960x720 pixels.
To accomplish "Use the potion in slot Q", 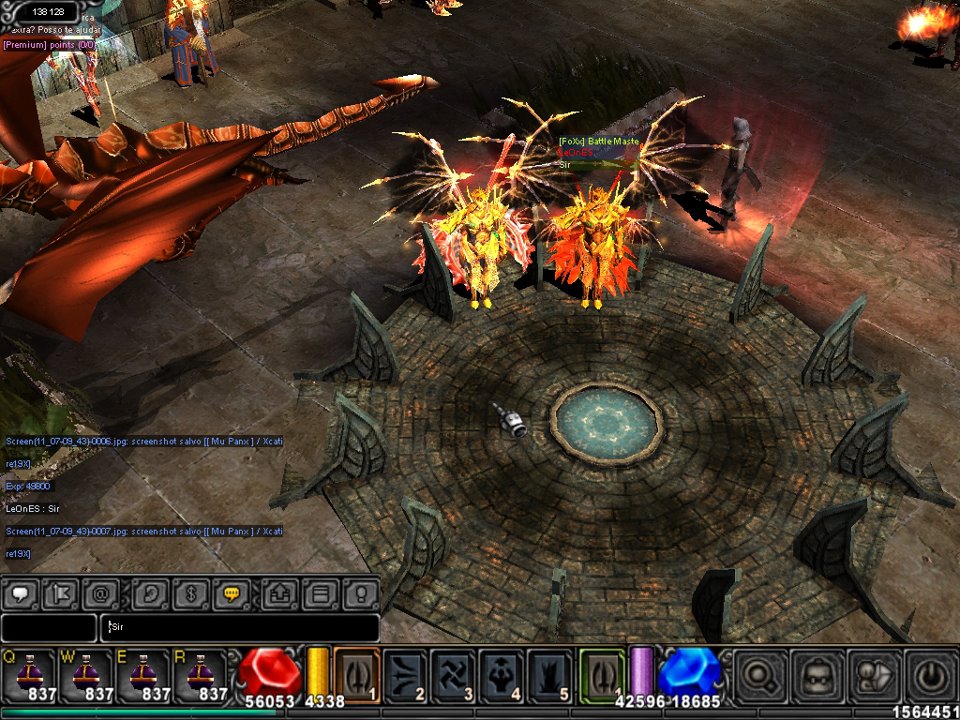I will click(x=28, y=673).
